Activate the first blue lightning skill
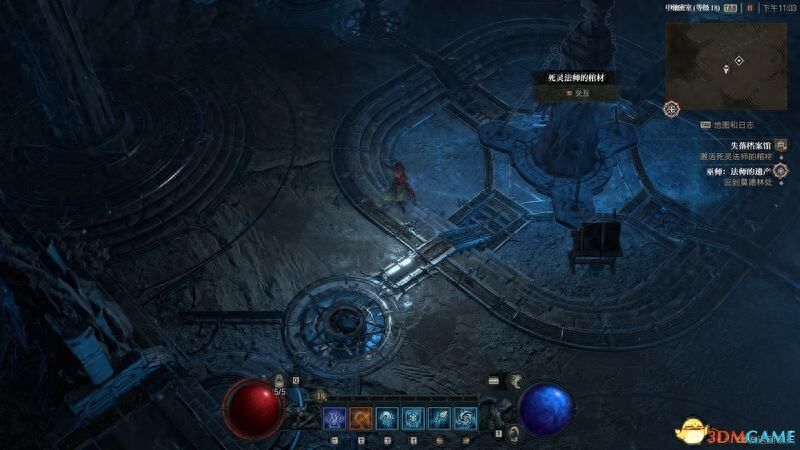This screenshot has width=800, height=450. coord(333,419)
